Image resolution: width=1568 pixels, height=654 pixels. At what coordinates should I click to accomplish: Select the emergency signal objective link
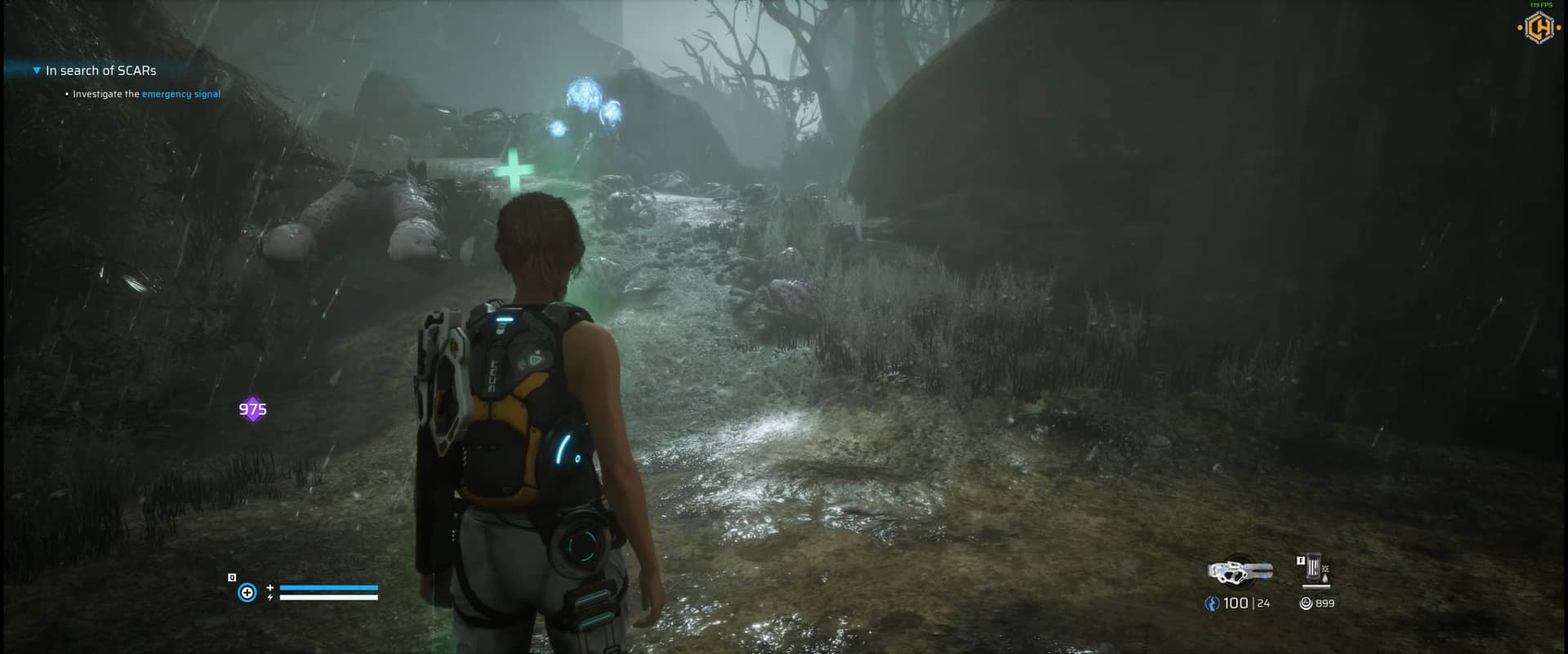pyautogui.click(x=180, y=94)
